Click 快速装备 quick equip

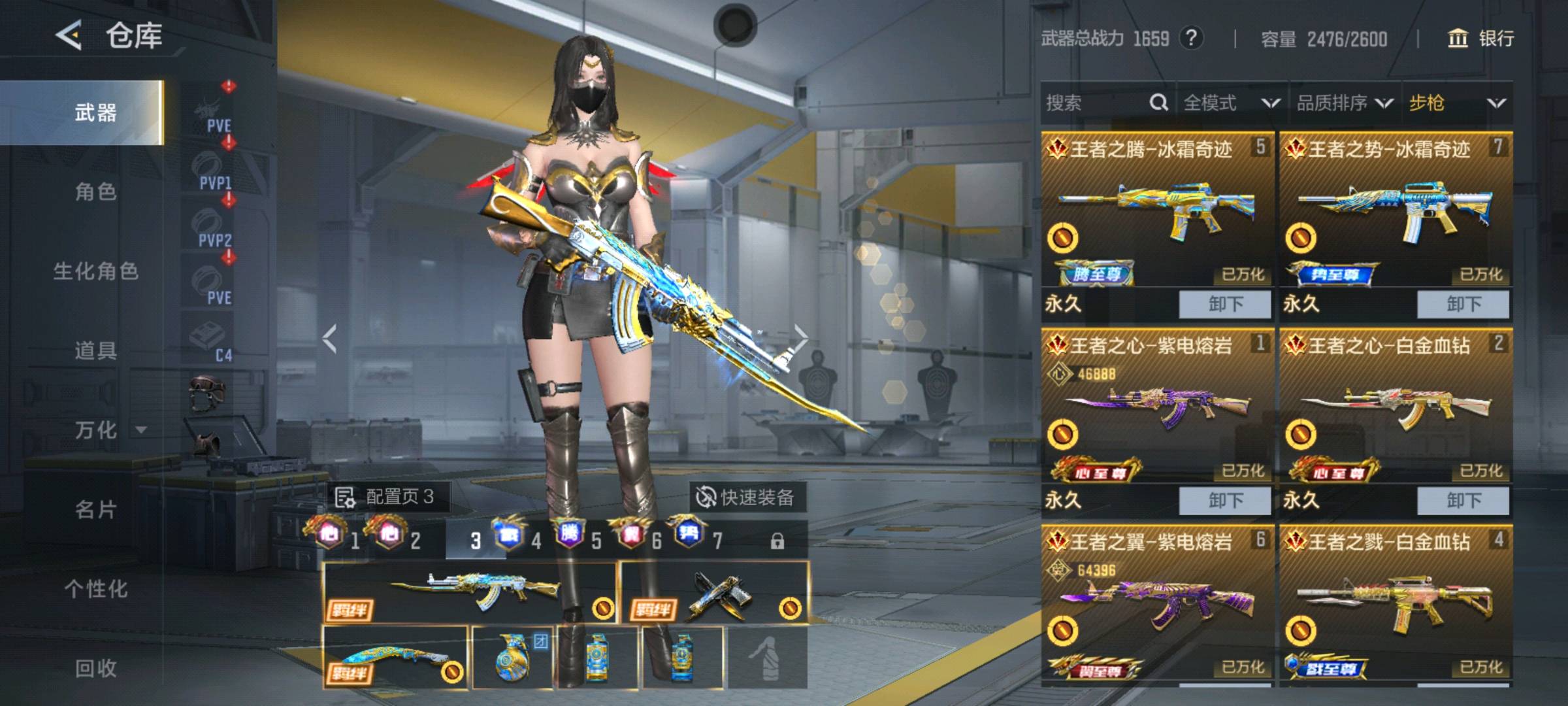point(745,497)
